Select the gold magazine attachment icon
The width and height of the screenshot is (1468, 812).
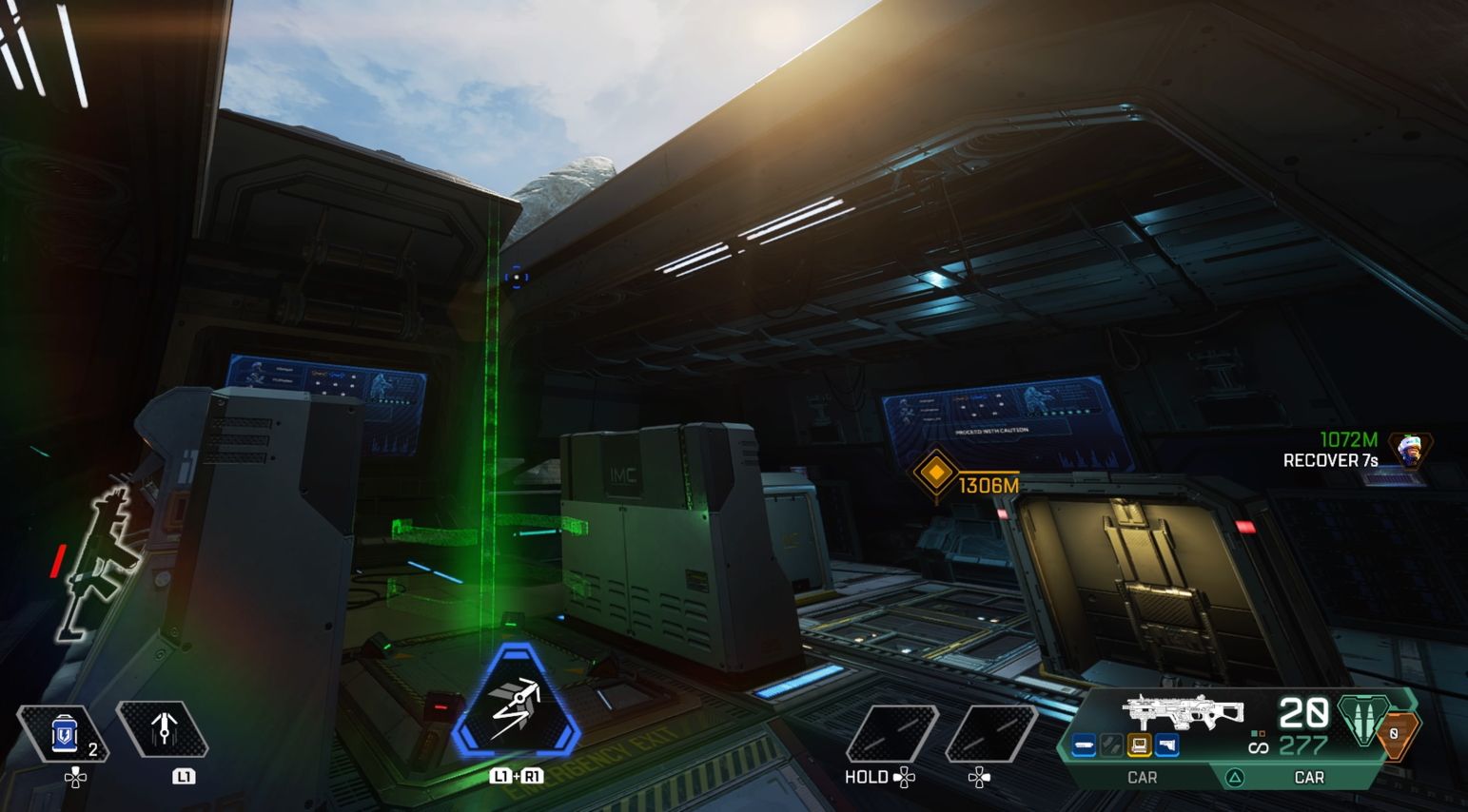[x=1140, y=743]
